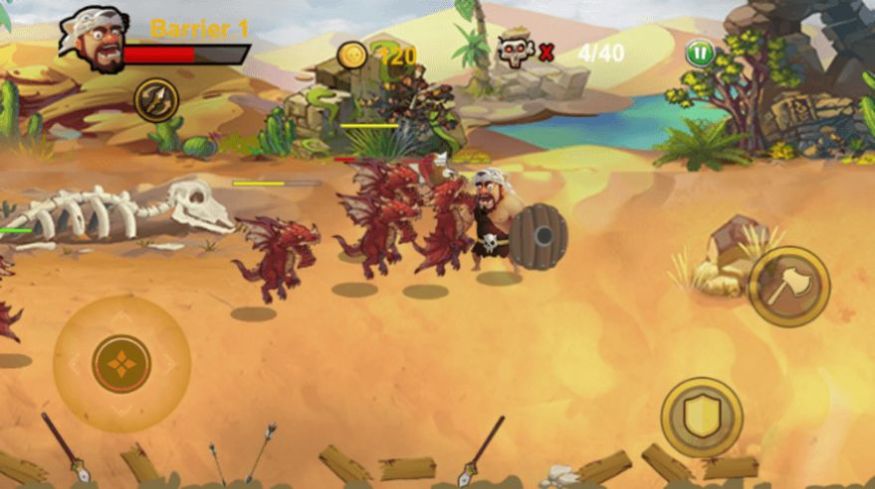Pause the game with the green button

pos(700,54)
